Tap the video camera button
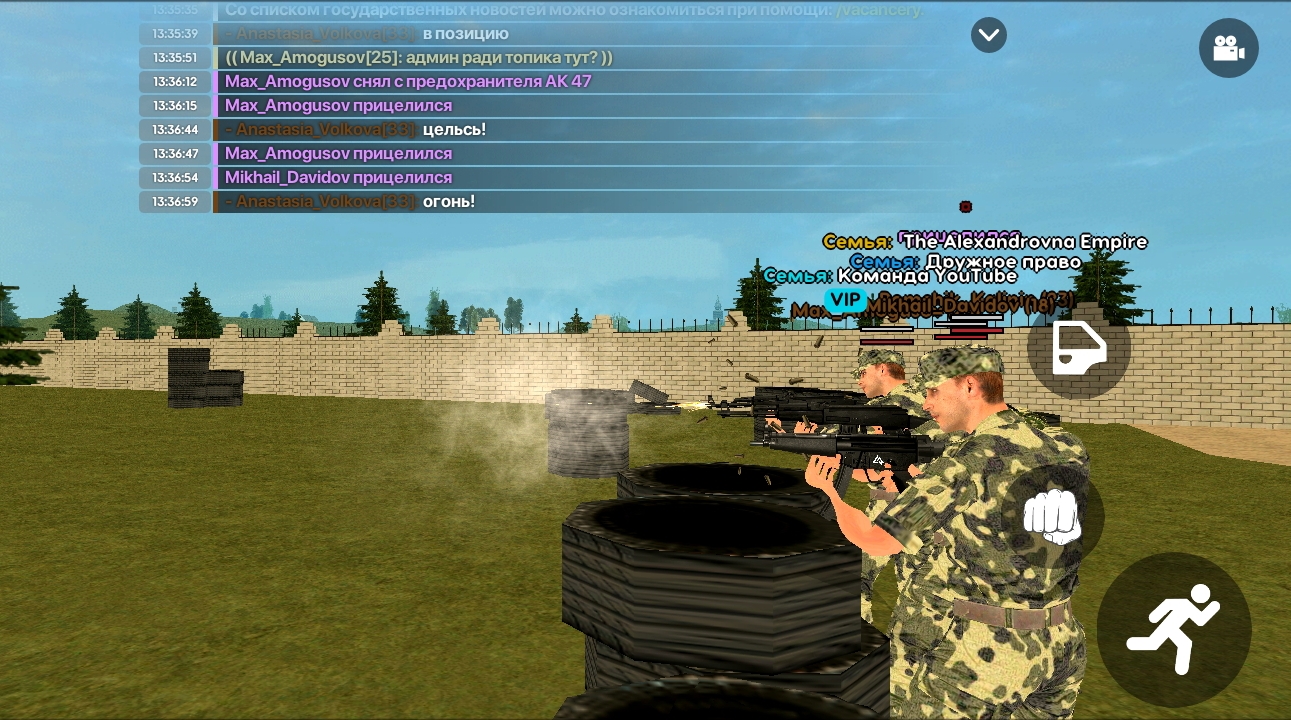Viewport: 1291px width, 720px height. tap(1228, 48)
